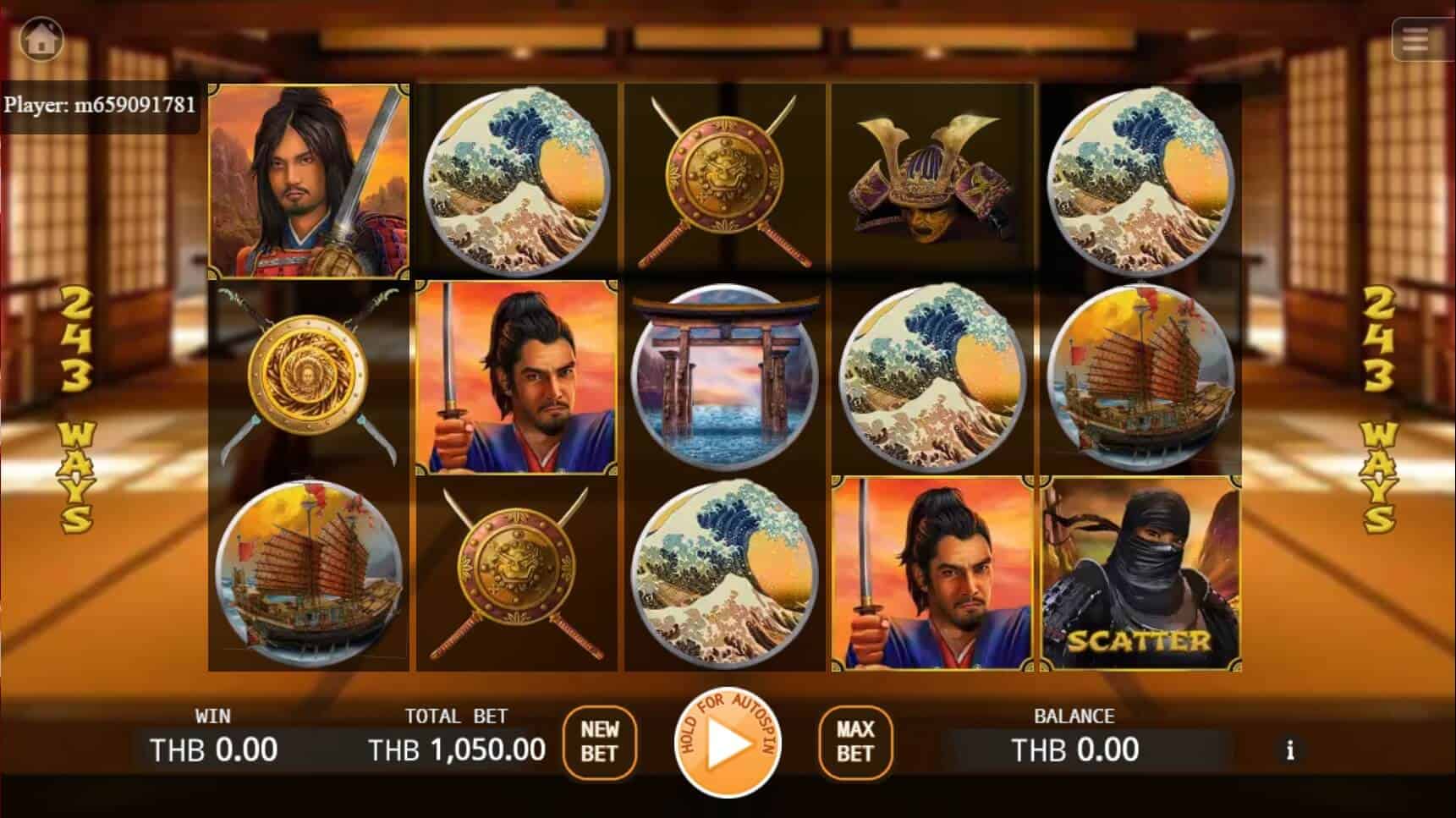Open the paytable via the info icon
Viewport: 1456px width, 818px height.
click(1290, 749)
